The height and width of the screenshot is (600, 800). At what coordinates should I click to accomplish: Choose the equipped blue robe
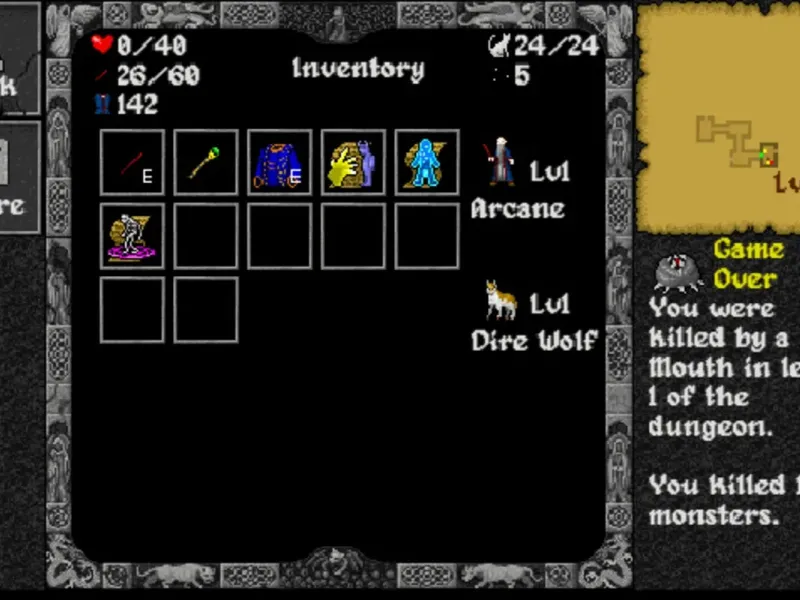pos(280,162)
